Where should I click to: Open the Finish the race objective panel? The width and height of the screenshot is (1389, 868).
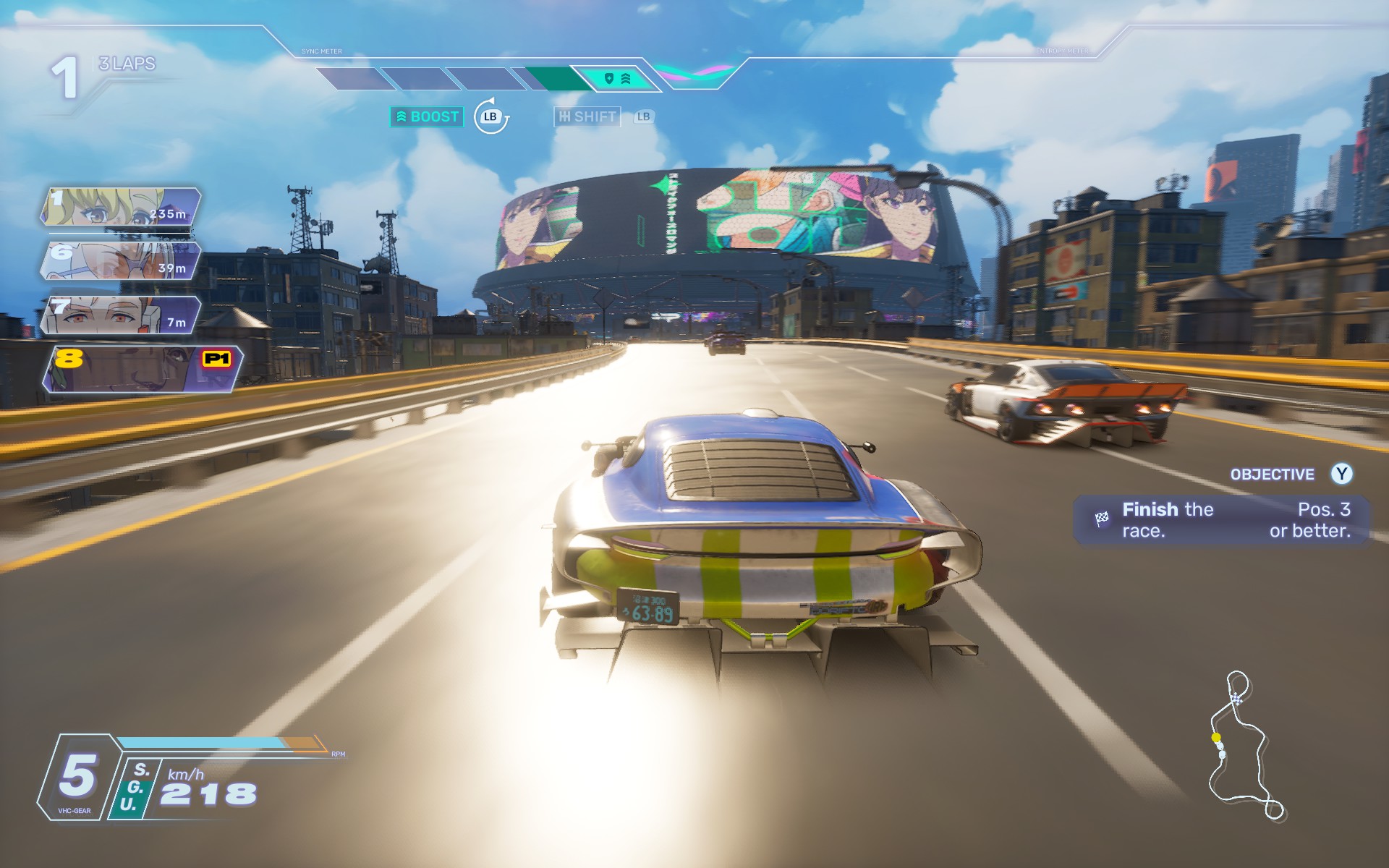coord(1221,520)
